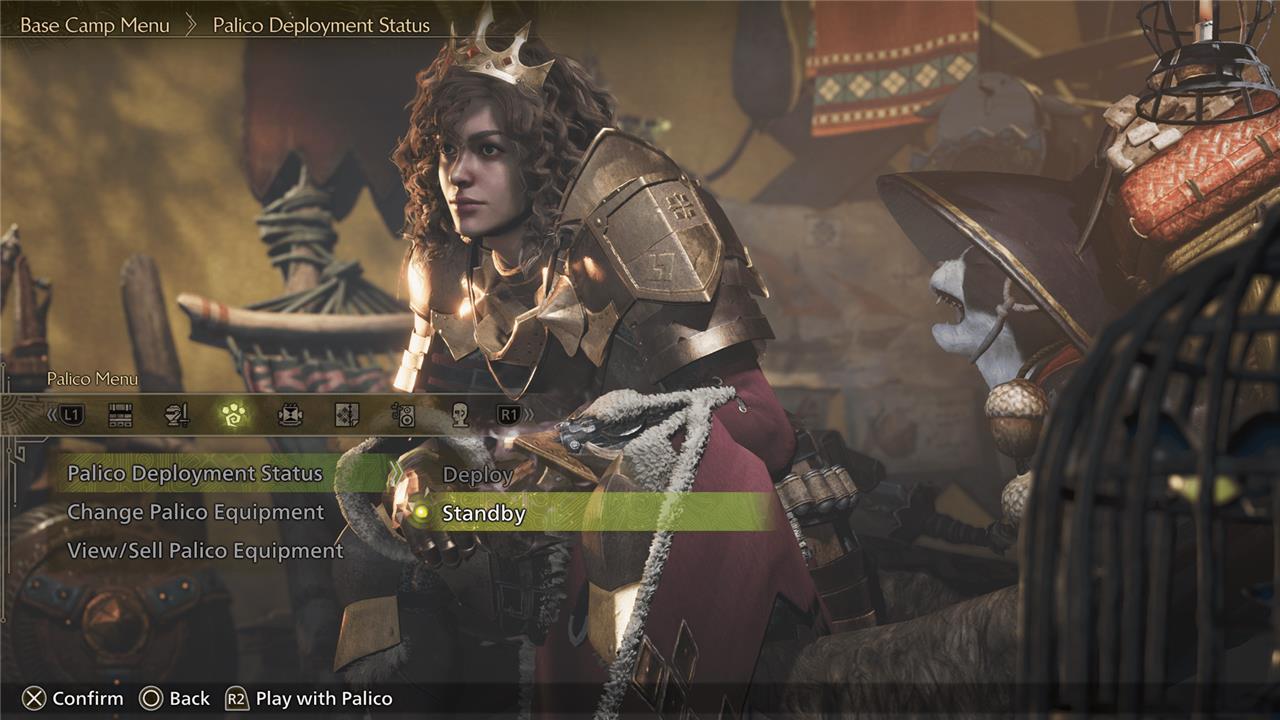Image resolution: width=1280 pixels, height=720 pixels.
Task: Switch to the speaker and music note tab
Action: pos(403,415)
